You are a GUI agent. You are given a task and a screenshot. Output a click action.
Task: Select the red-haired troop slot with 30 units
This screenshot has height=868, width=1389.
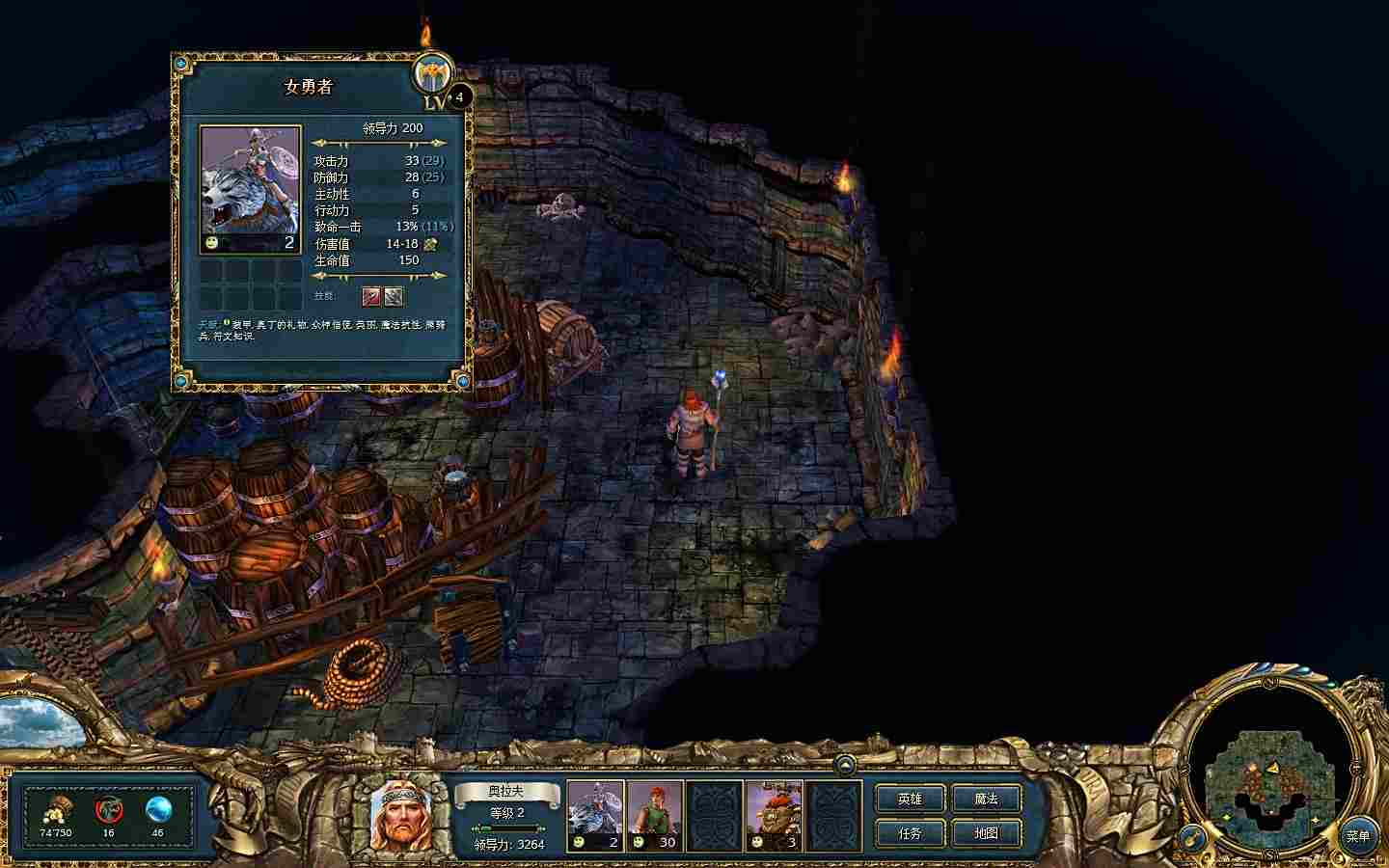pyautogui.click(x=655, y=815)
